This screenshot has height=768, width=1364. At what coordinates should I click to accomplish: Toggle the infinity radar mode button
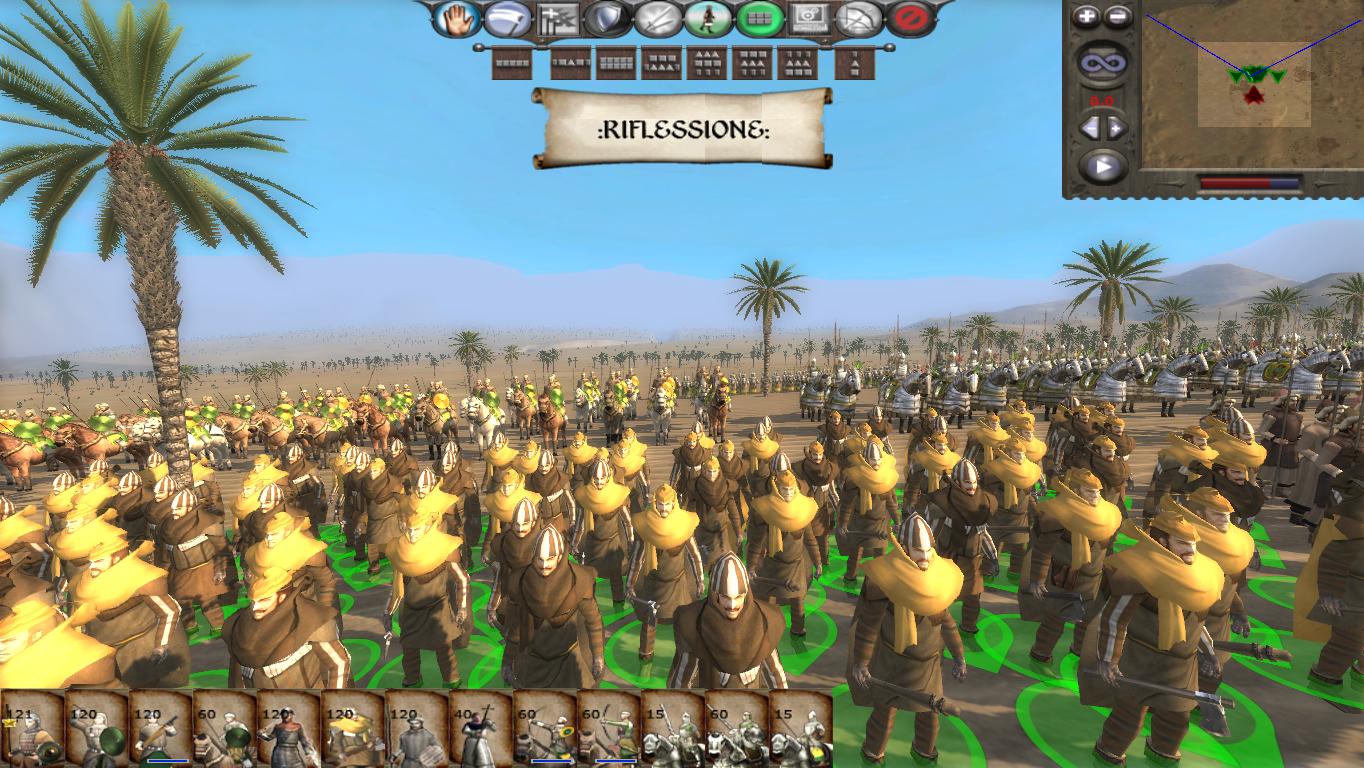(x=1100, y=61)
